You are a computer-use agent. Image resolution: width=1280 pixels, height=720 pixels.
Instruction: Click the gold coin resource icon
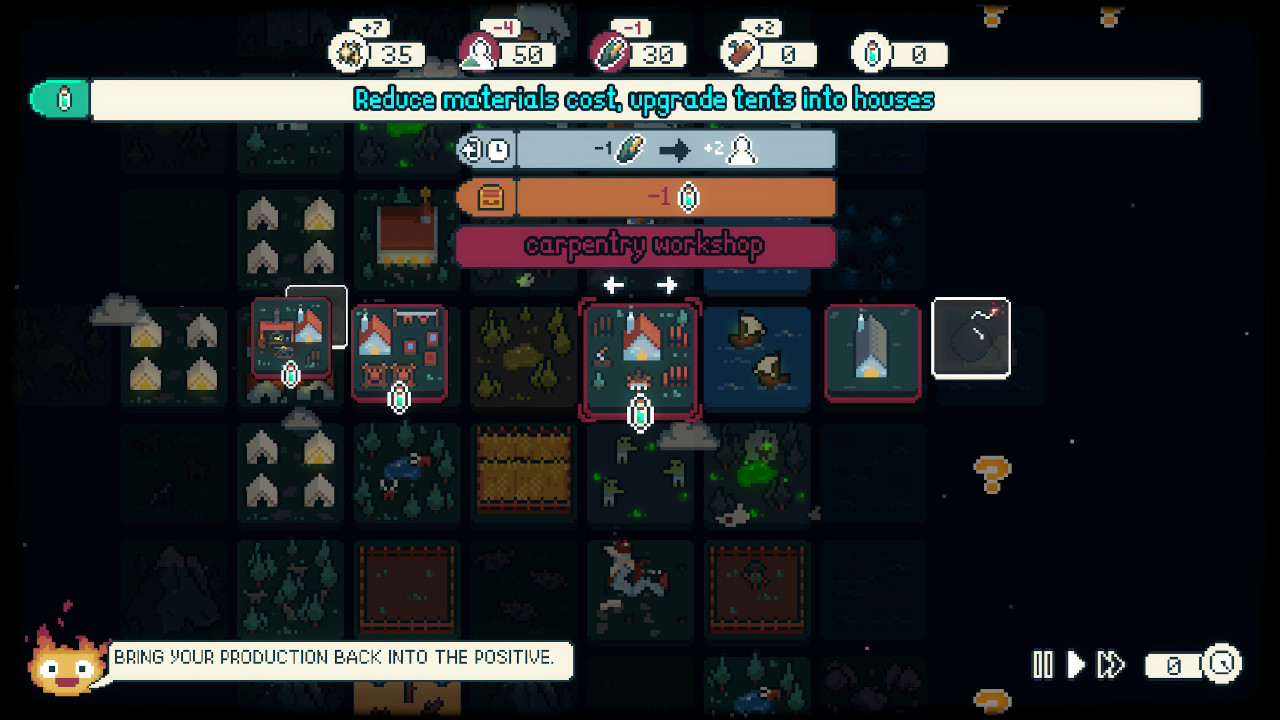coord(348,53)
